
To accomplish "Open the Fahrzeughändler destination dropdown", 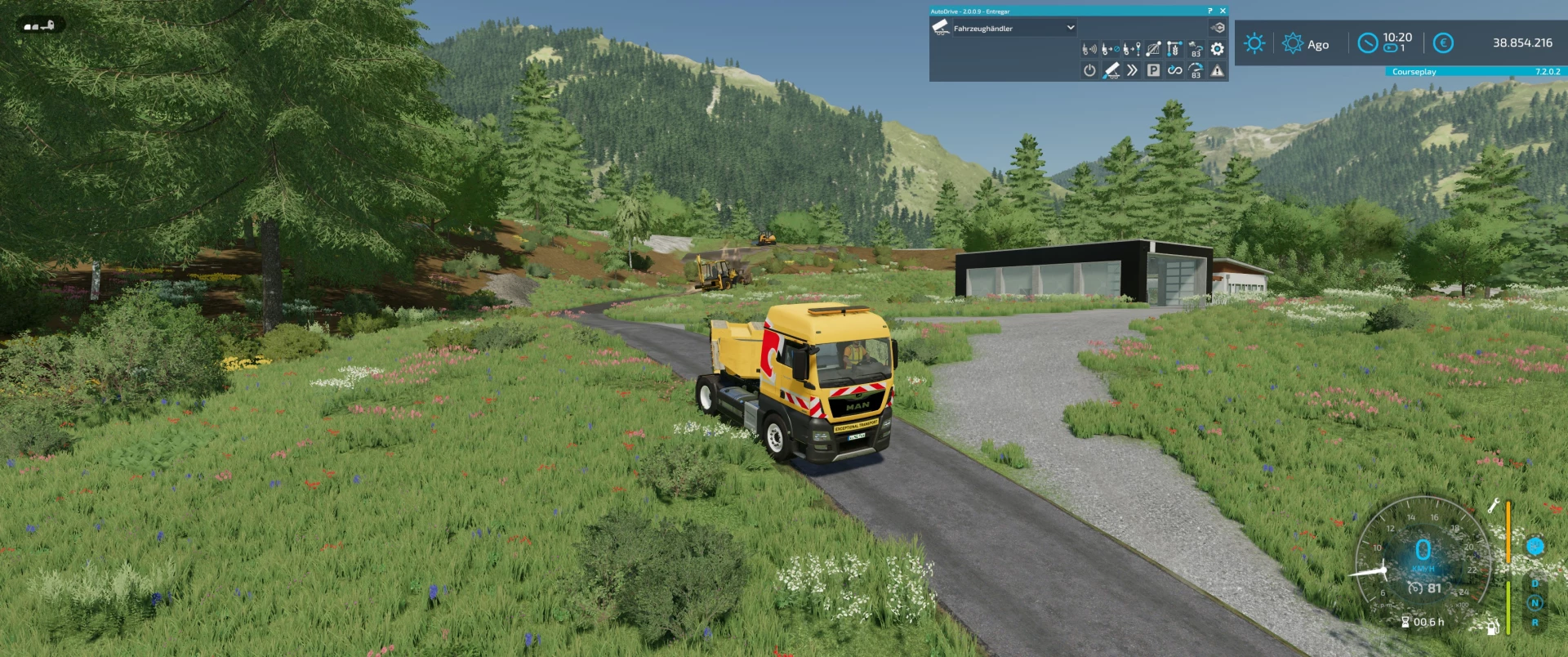I will click(x=1013, y=27).
